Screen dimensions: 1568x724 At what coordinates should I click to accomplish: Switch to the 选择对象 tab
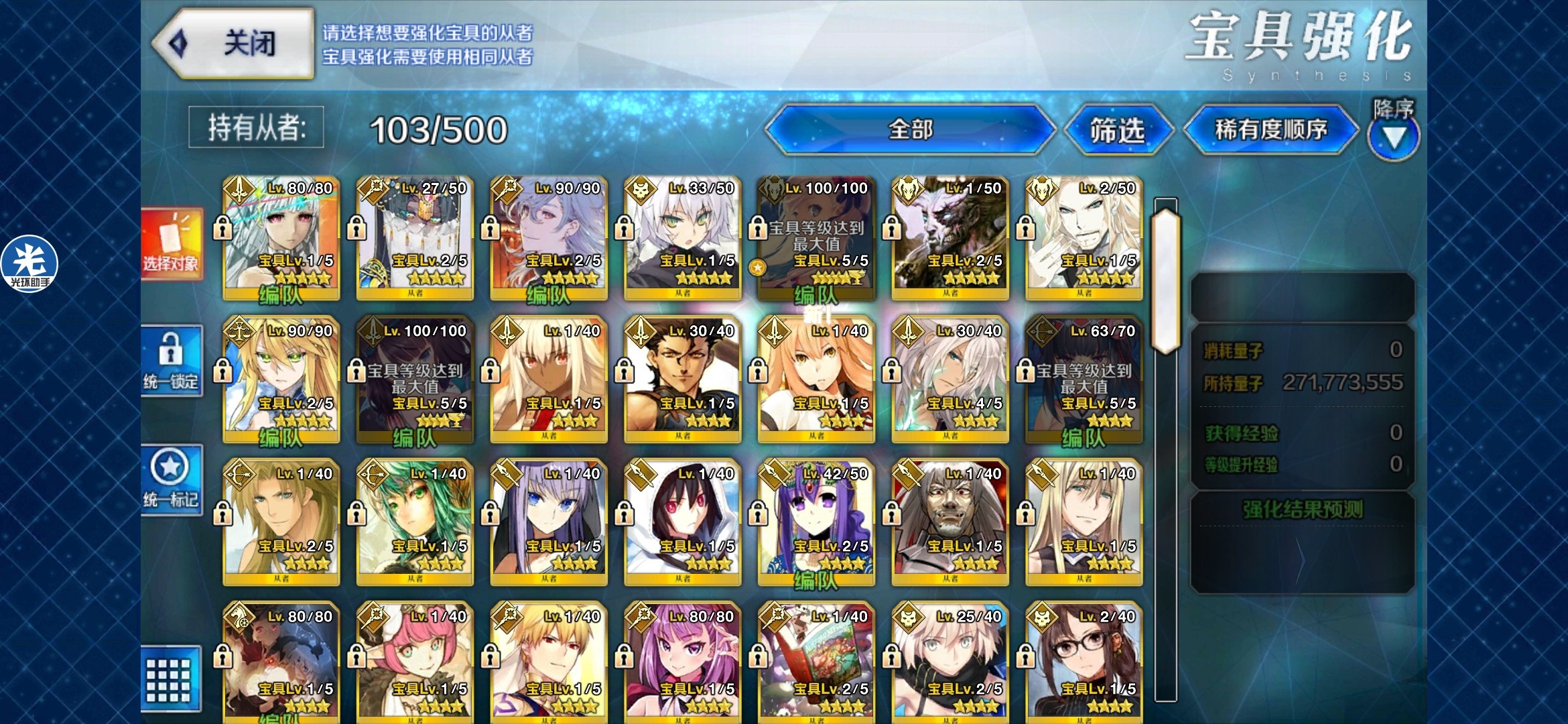point(172,245)
